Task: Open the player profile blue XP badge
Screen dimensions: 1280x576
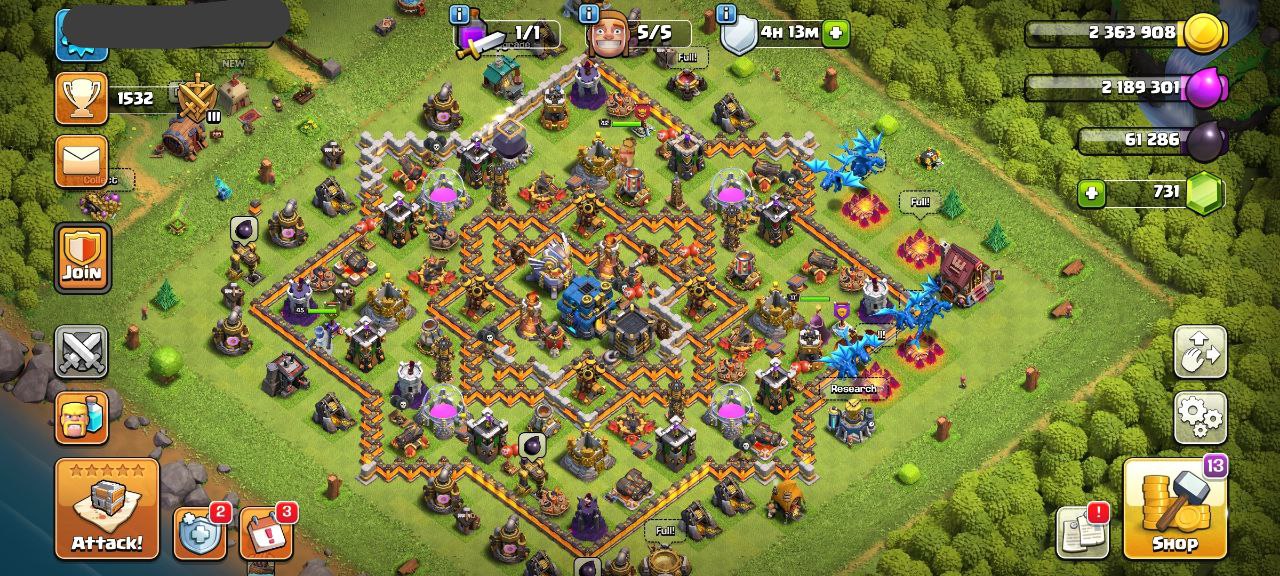Action: click(x=81, y=35)
